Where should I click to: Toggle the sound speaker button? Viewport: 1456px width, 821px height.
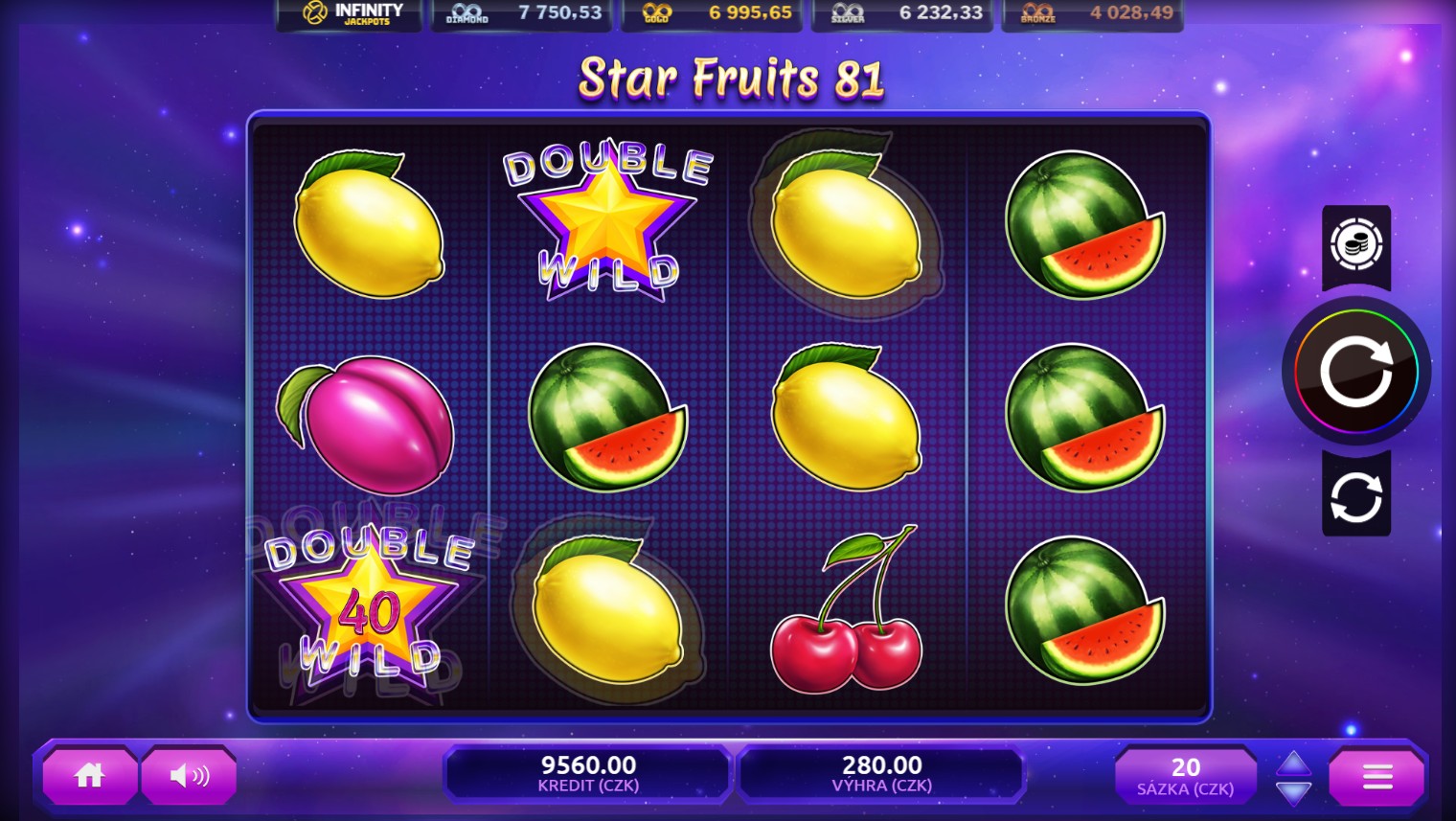coord(189,775)
